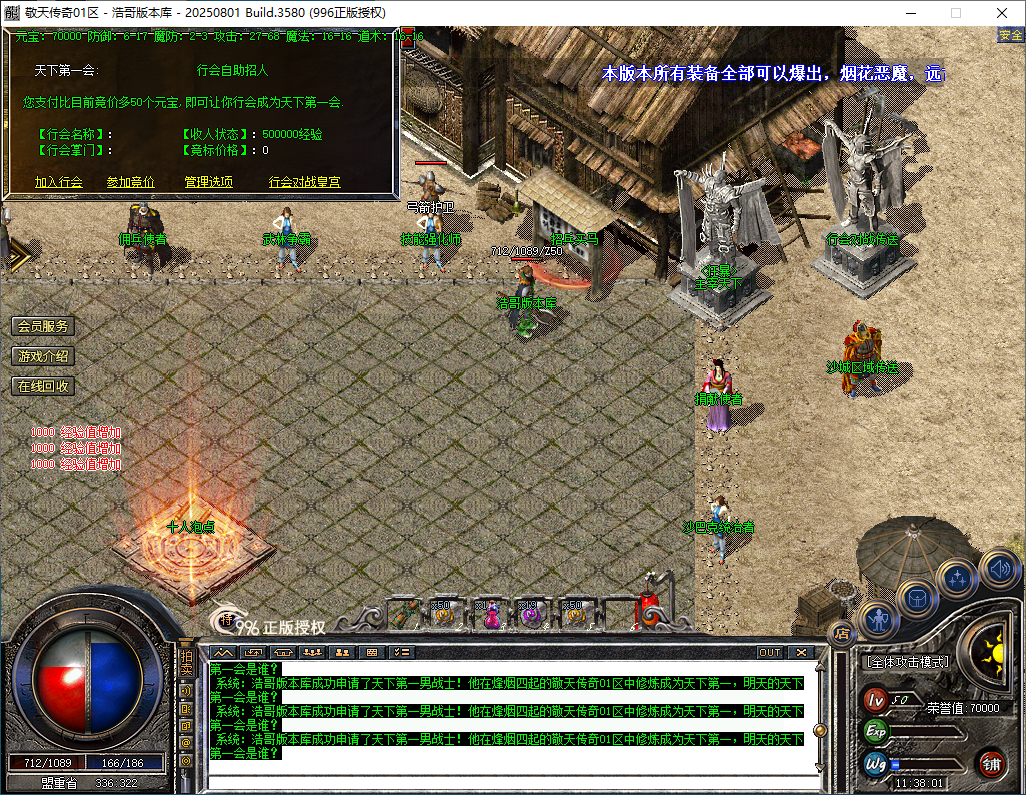The width and height of the screenshot is (1026, 795).
Task: Use the red-blue potion in the hotbar
Action: click(491, 615)
